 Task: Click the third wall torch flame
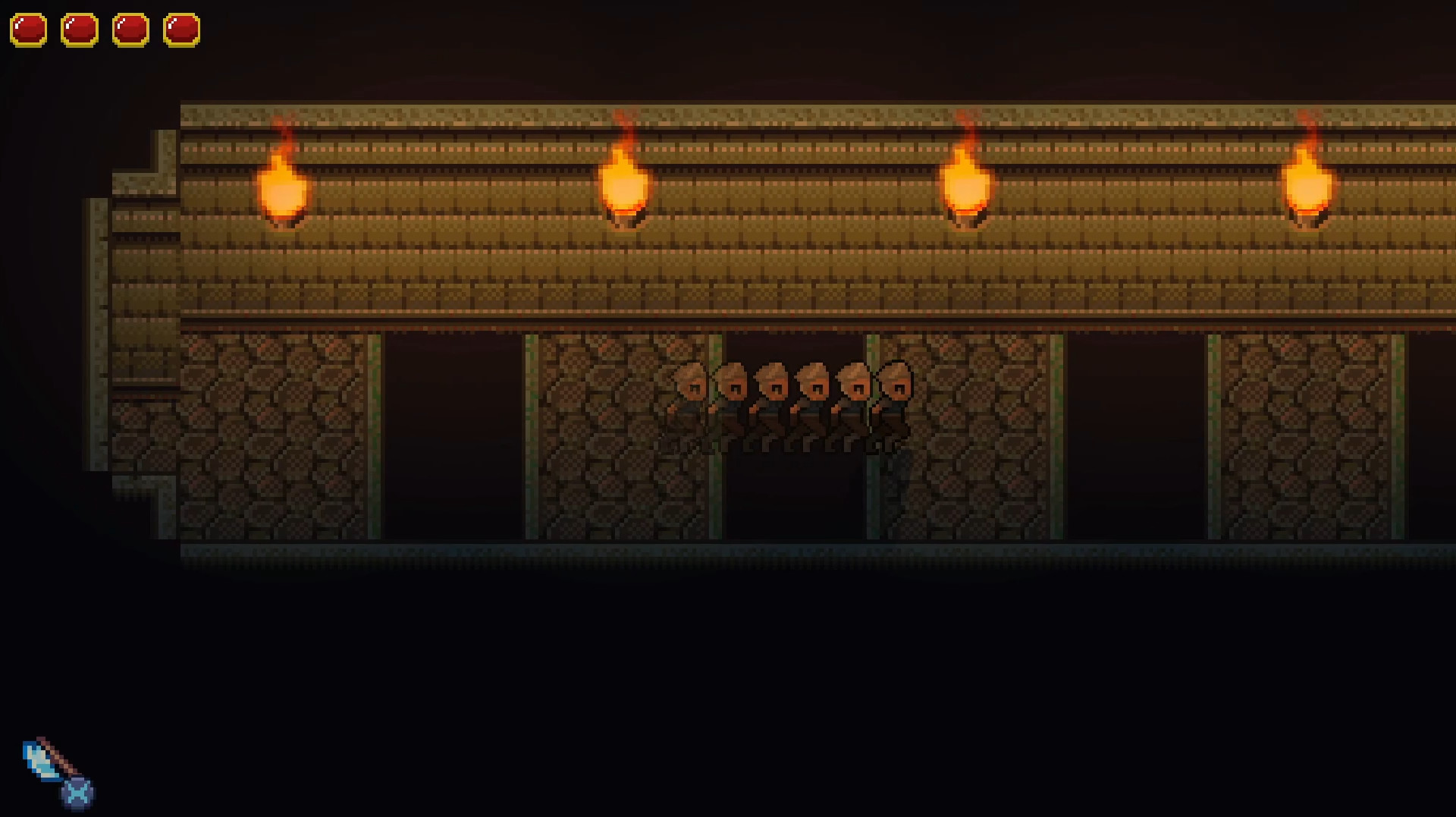click(x=966, y=182)
